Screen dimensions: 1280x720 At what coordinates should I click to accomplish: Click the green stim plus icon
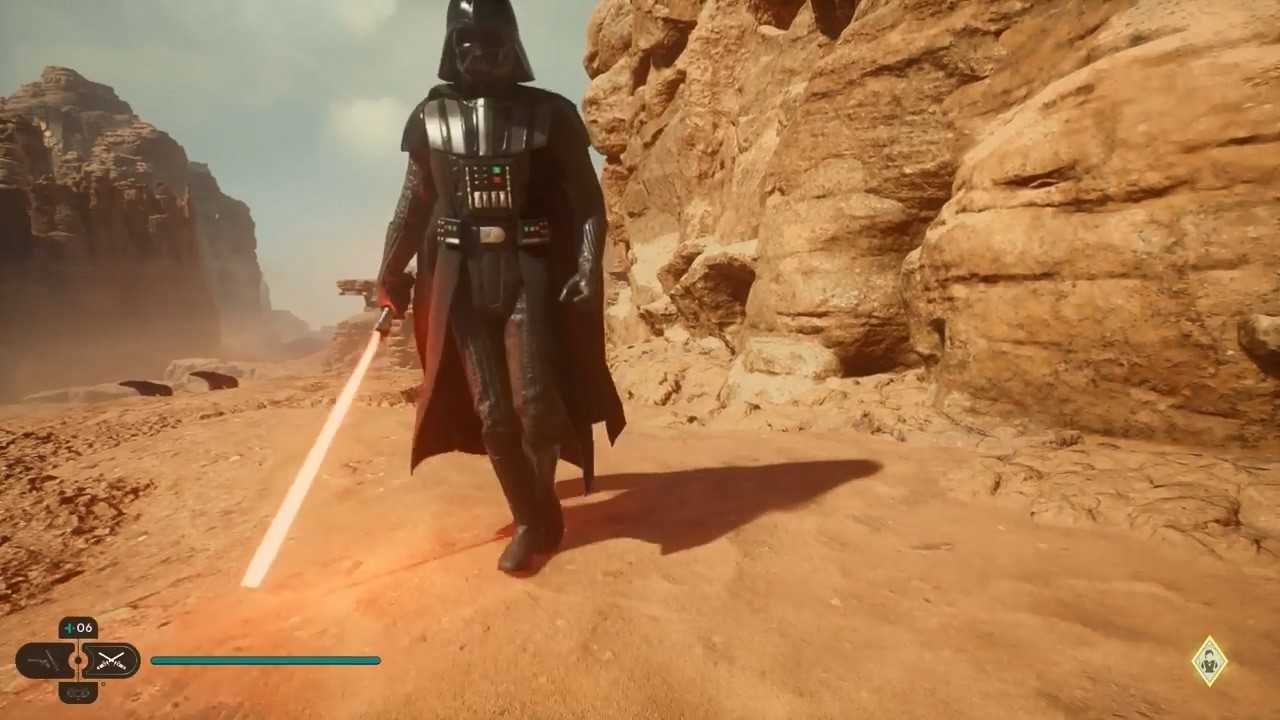tap(68, 628)
